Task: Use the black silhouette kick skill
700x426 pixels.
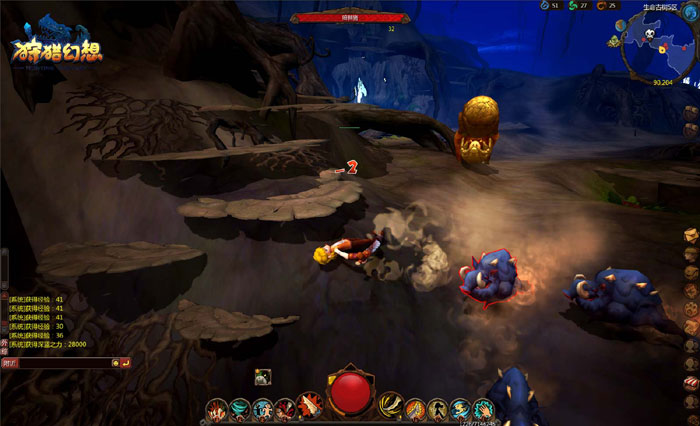Action: click(x=436, y=409)
